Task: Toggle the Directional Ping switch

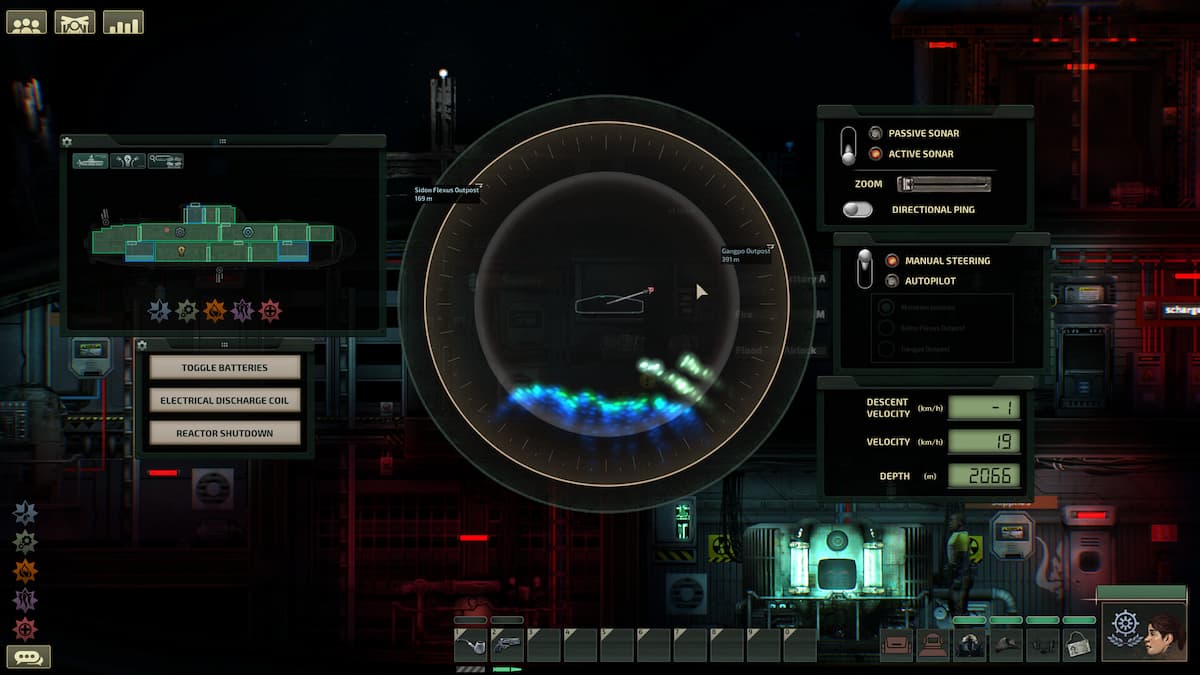Action: (x=857, y=210)
